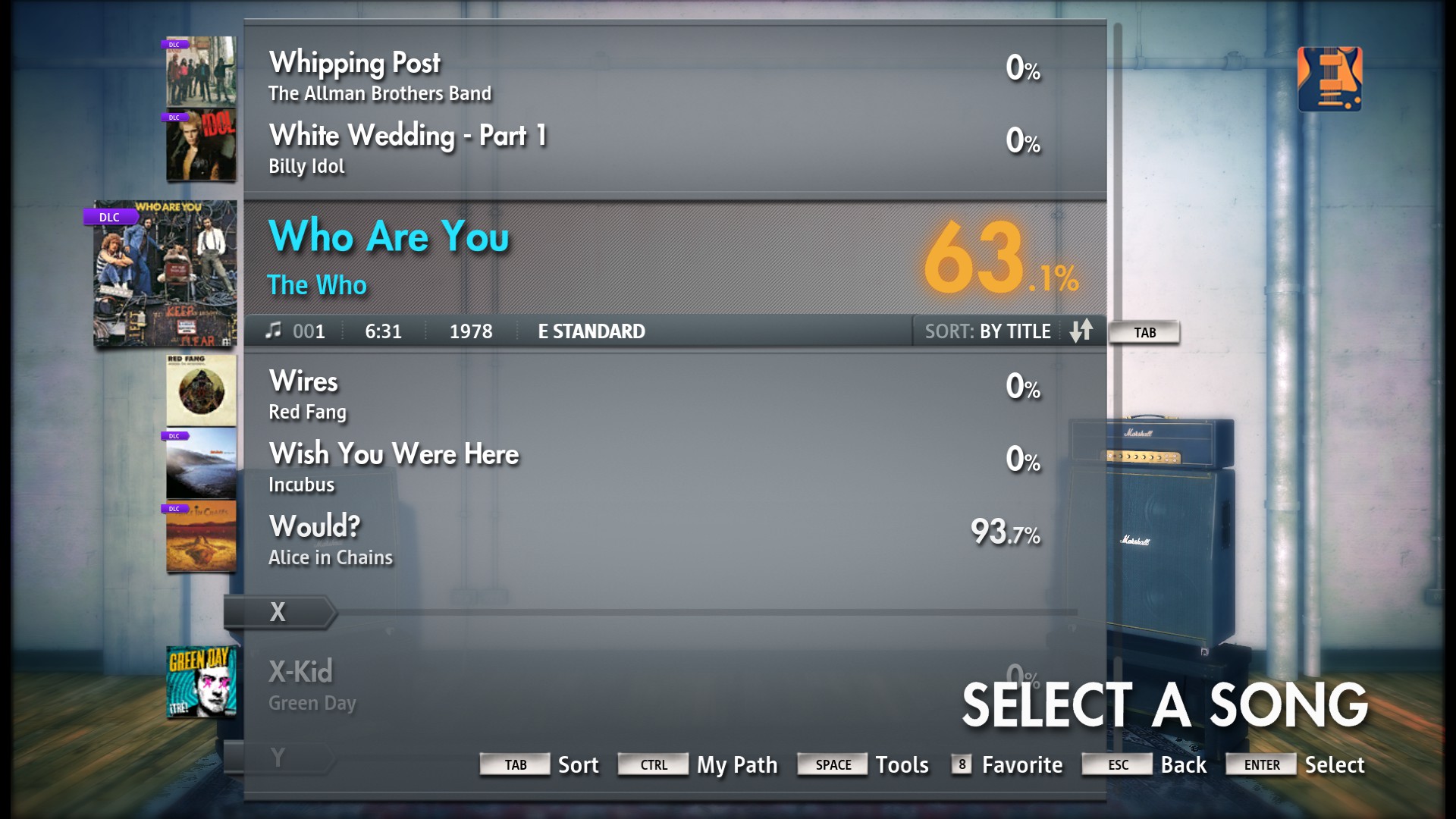
Task: Click Back to exit the song list
Action: click(1183, 764)
